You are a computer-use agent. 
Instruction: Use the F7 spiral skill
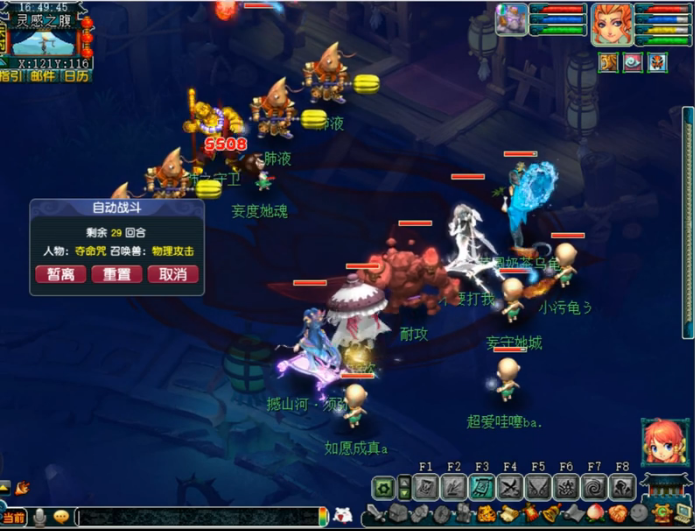594,487
